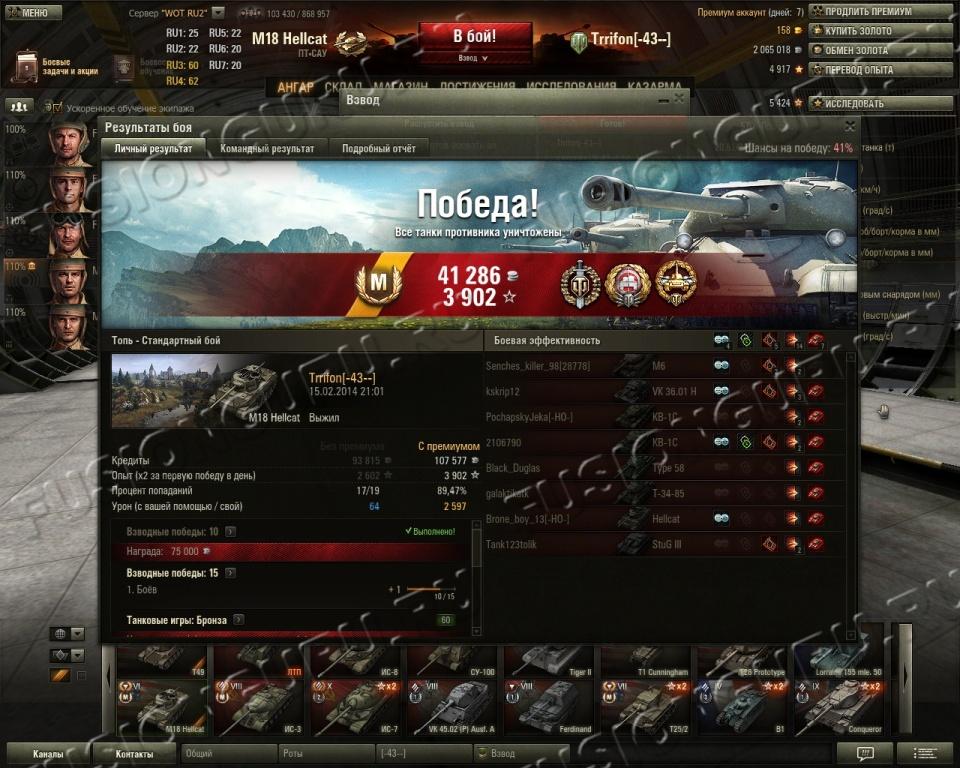Click ПЕРЕВОД ОПЫТА button
Screen dimensions: 960x768
point(880,70)
